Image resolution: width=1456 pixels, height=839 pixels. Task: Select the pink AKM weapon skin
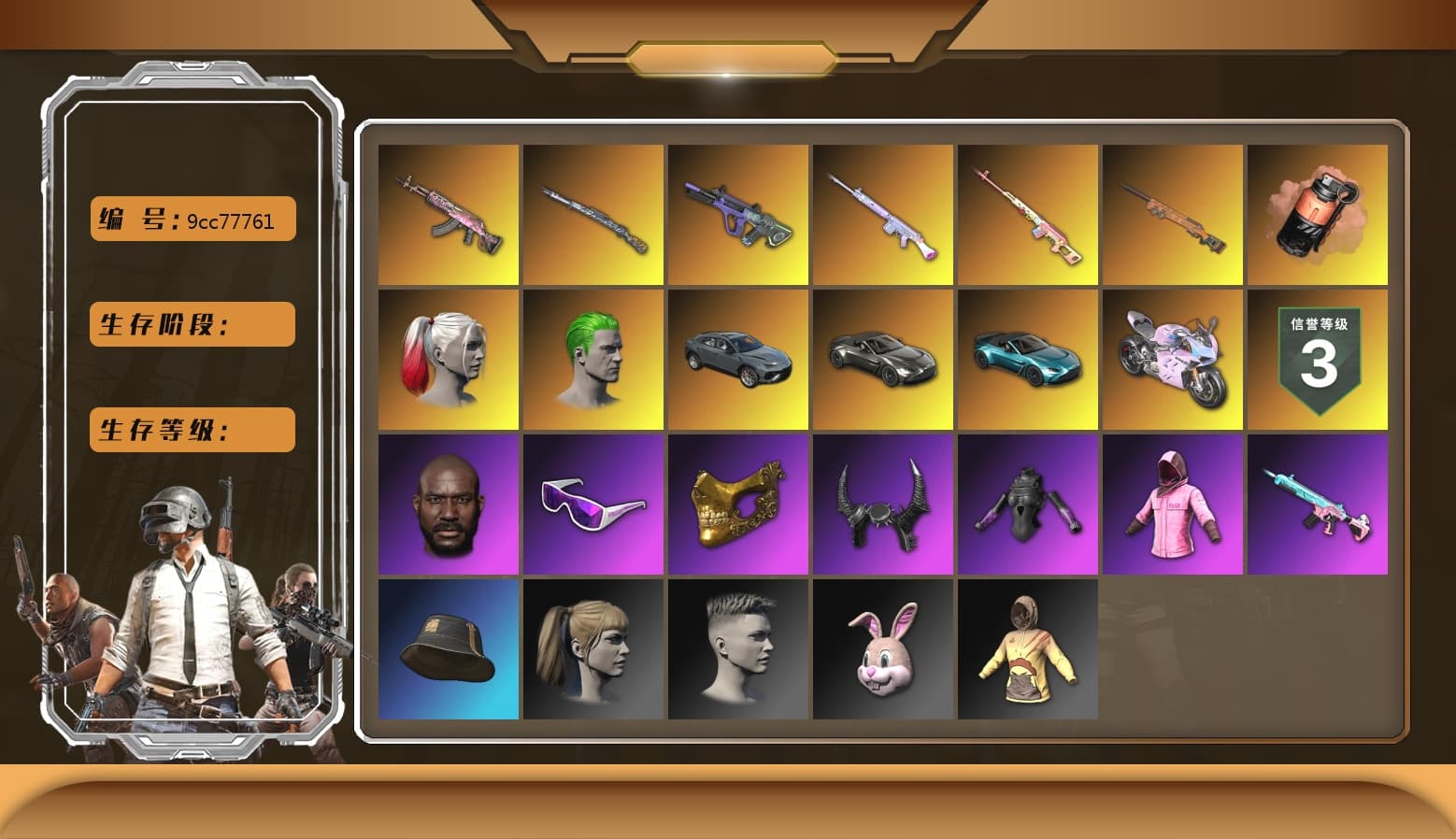[449, 215]
